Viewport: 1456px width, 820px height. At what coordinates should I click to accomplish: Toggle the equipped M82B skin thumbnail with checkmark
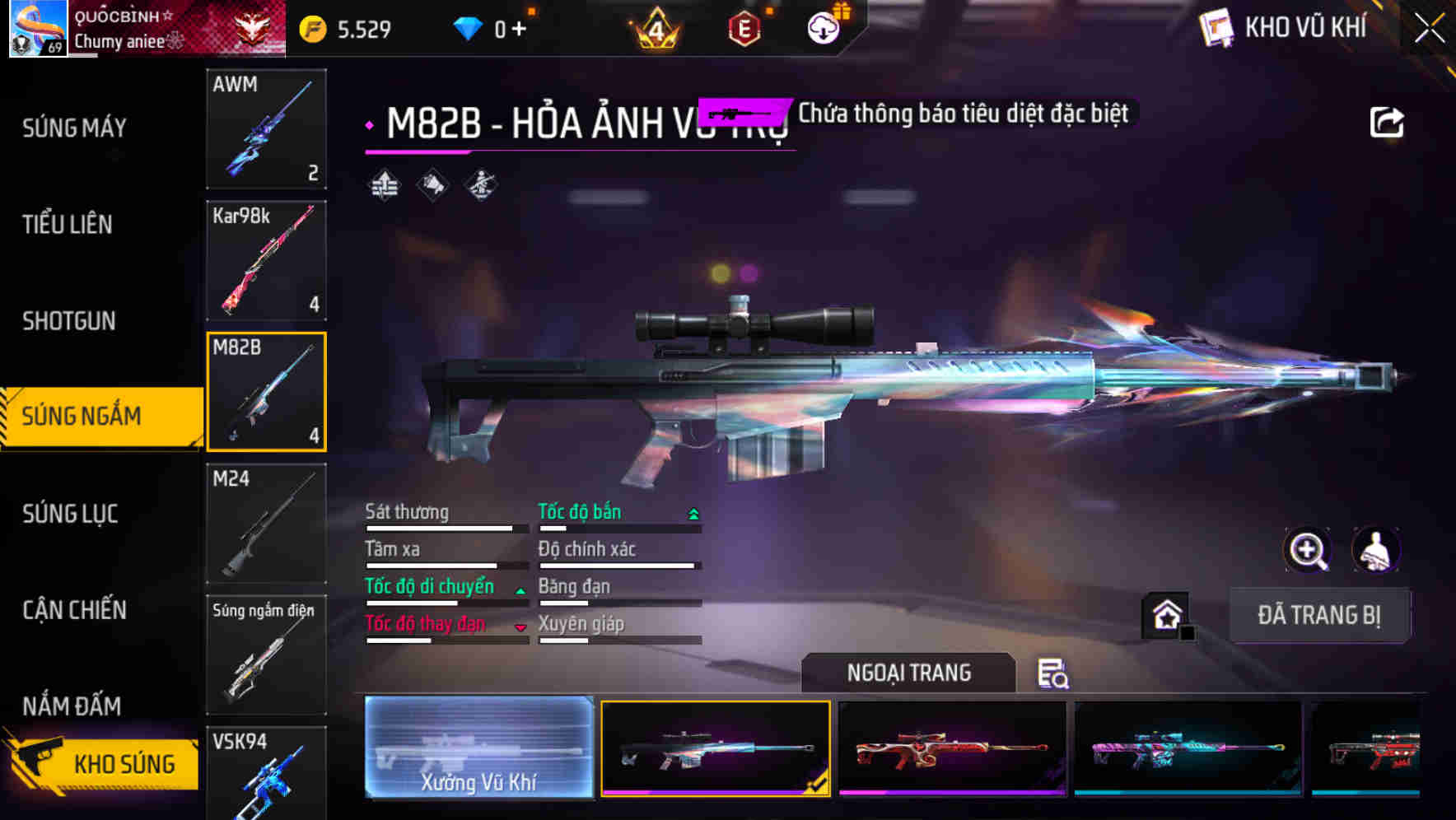pos(715,749)
